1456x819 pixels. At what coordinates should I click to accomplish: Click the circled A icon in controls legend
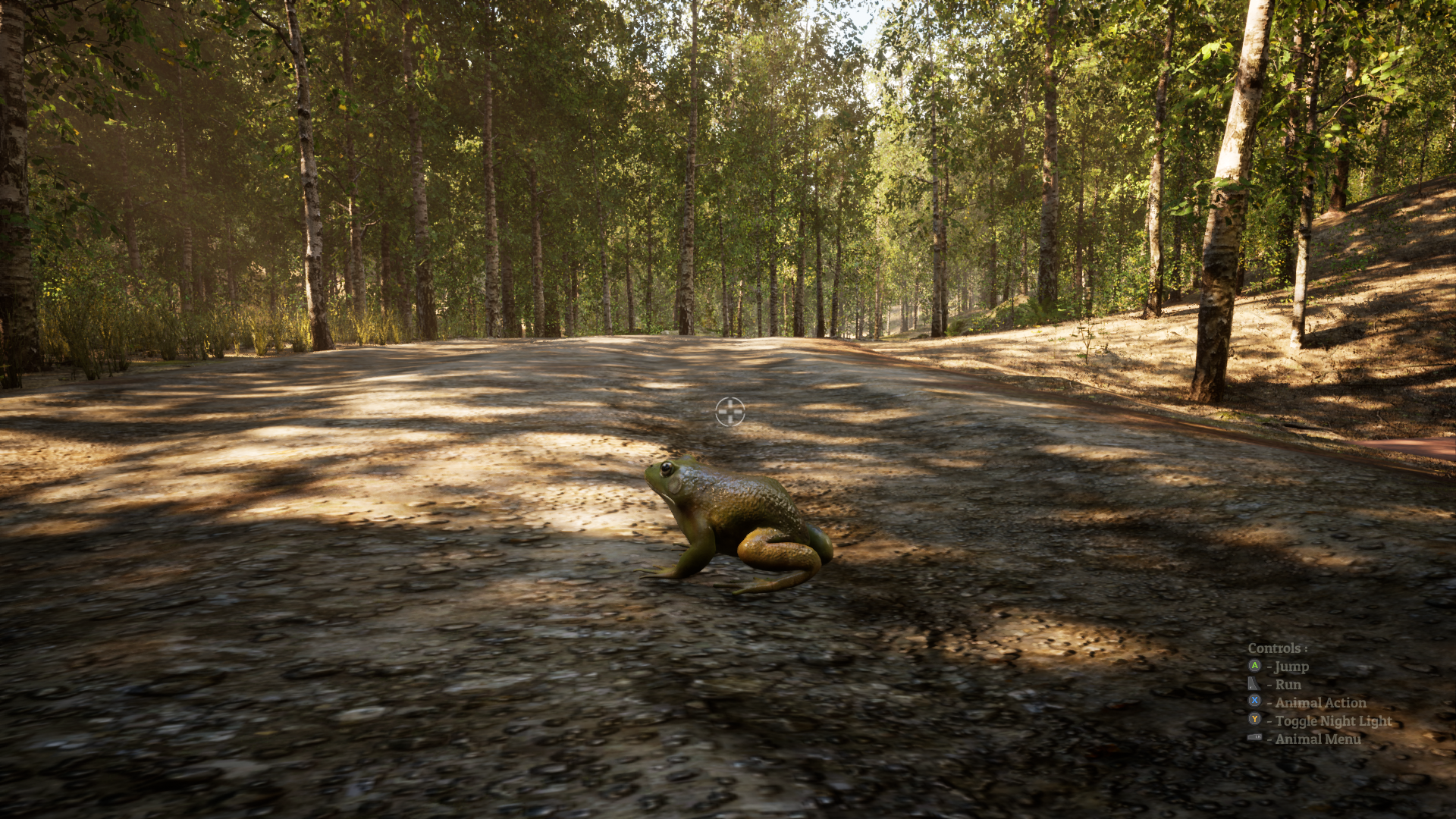click(1255, 667)
